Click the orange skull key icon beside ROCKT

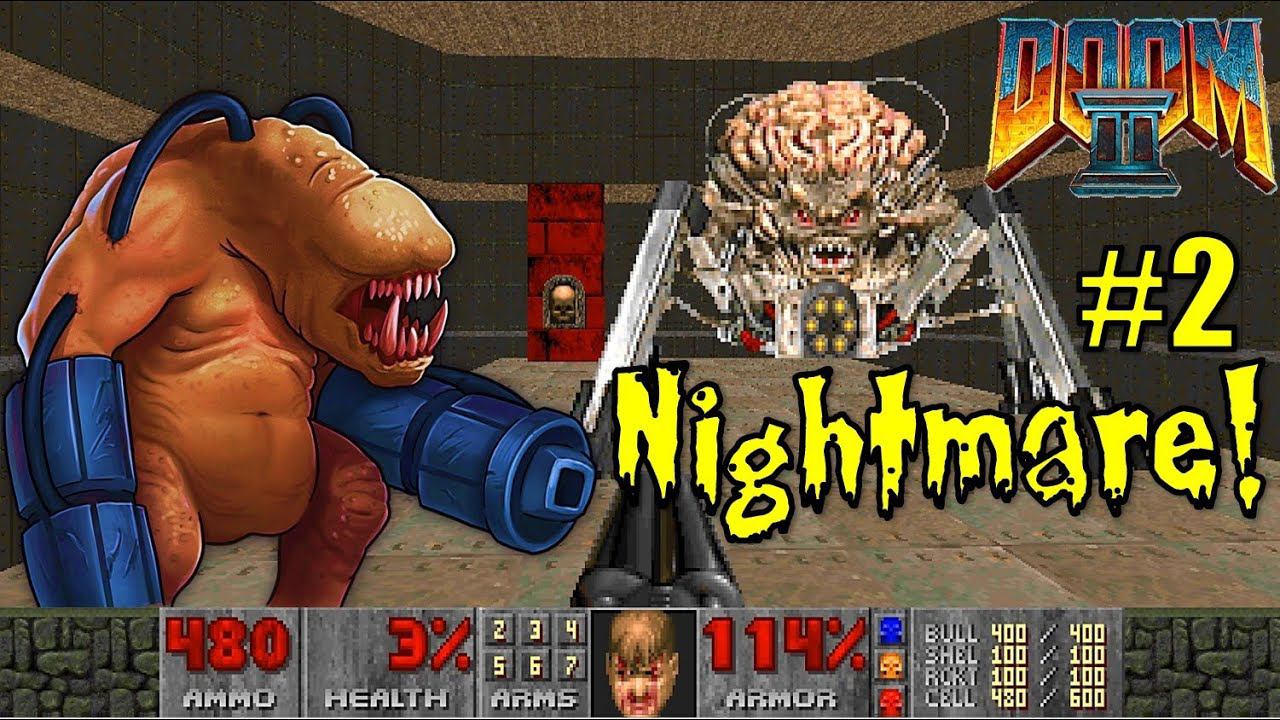[x=891, y=665]
